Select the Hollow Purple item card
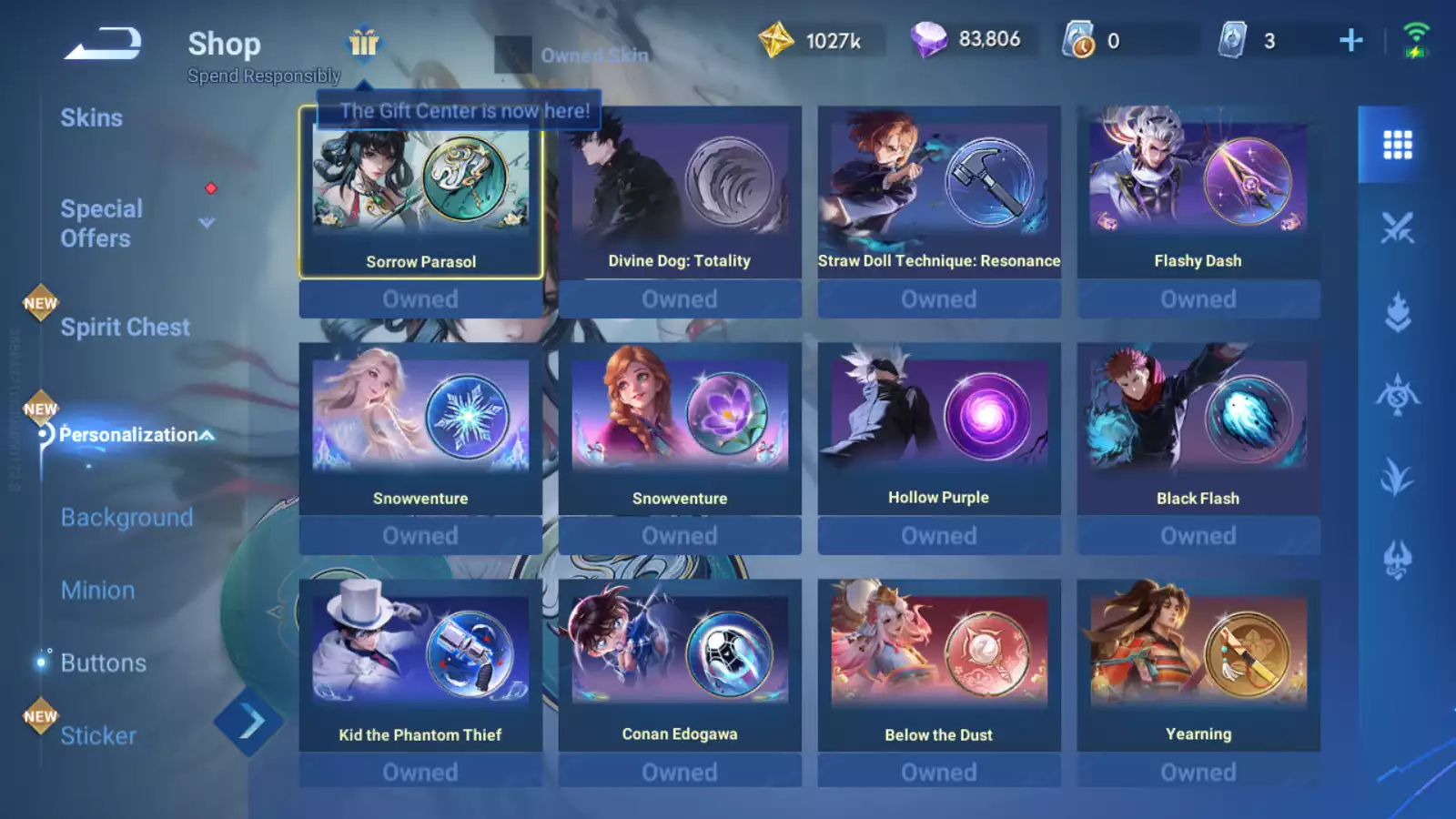 click(939, 430)
